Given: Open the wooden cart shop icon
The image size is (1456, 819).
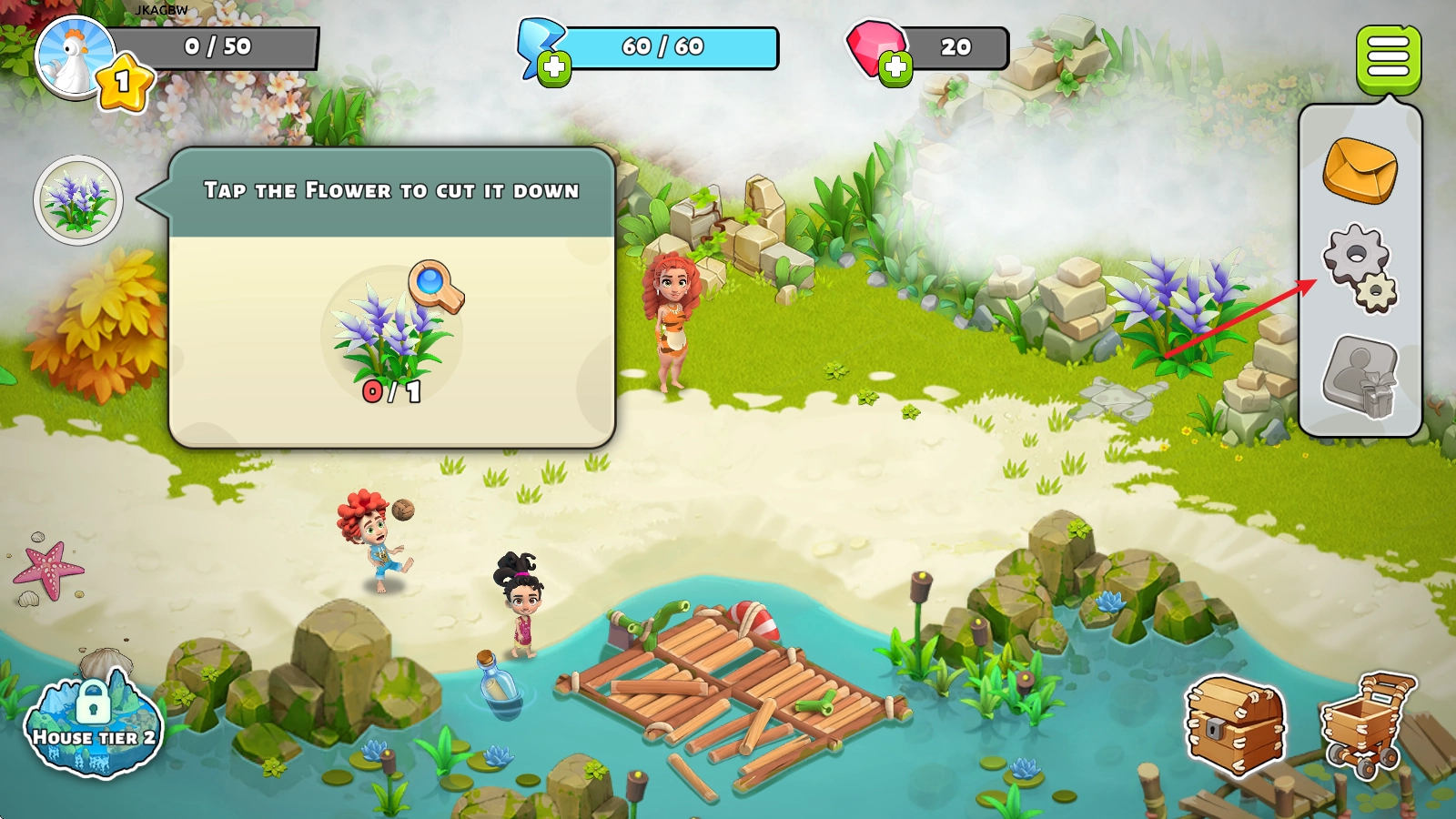Looking at the screenshot, I should coord(1369,724).
